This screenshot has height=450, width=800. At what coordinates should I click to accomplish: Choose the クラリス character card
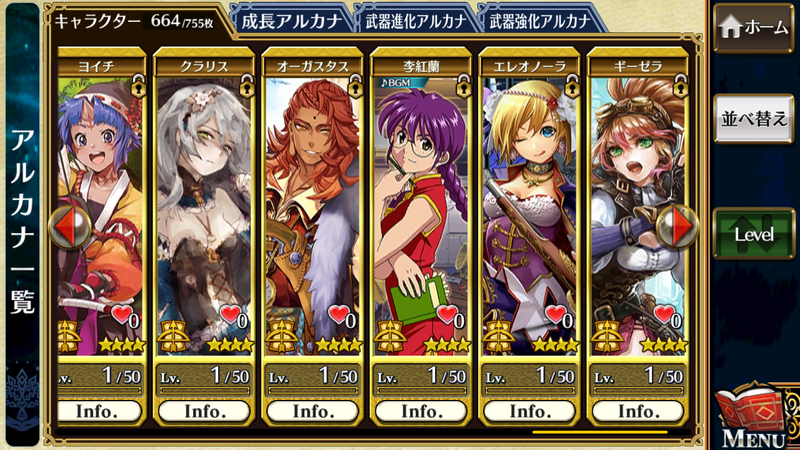[203, 200]
